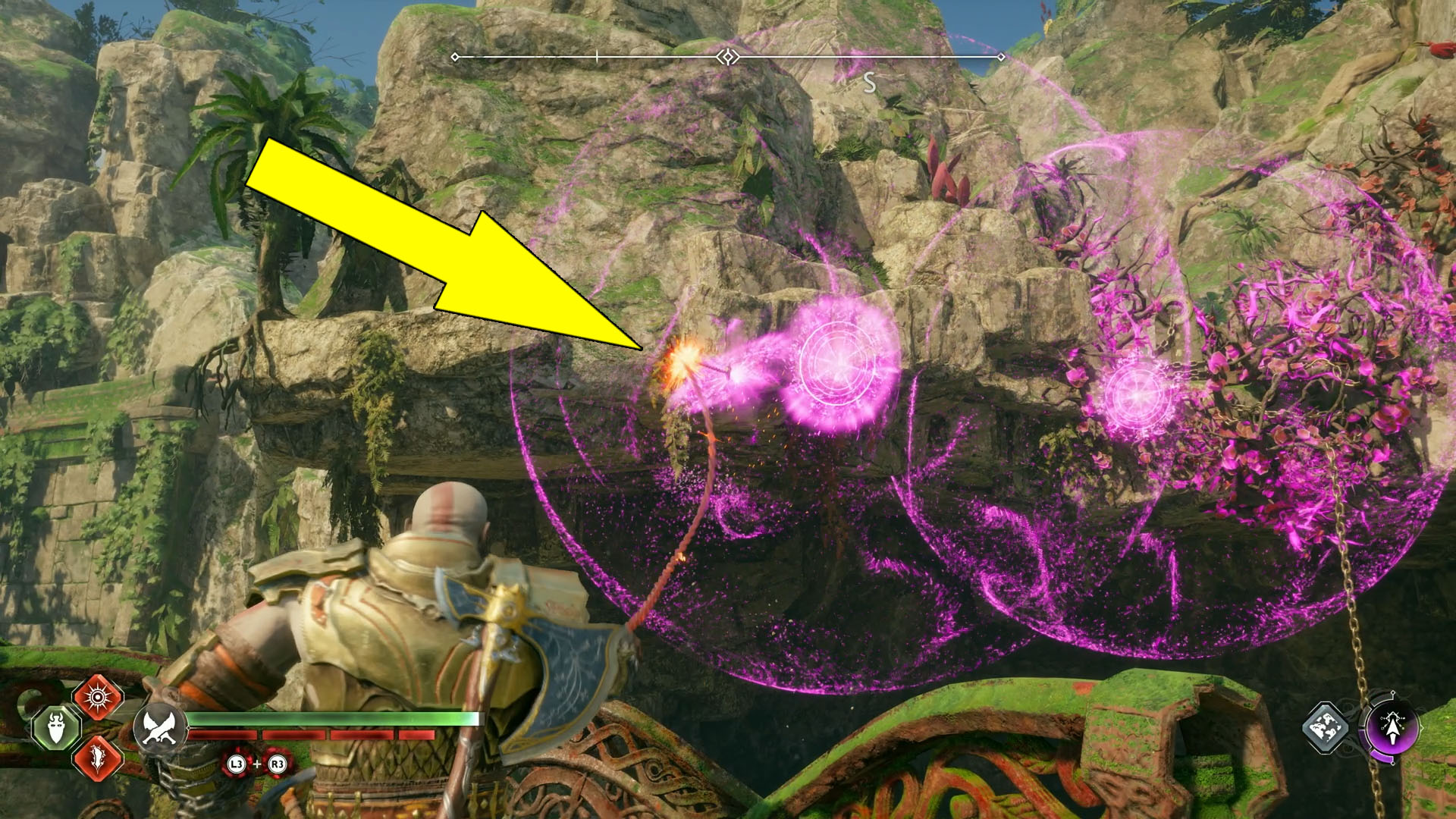Click the gray companion skill hexagon icon
The width and height of the screenshot is (1456, 819).
(1325, 729)
